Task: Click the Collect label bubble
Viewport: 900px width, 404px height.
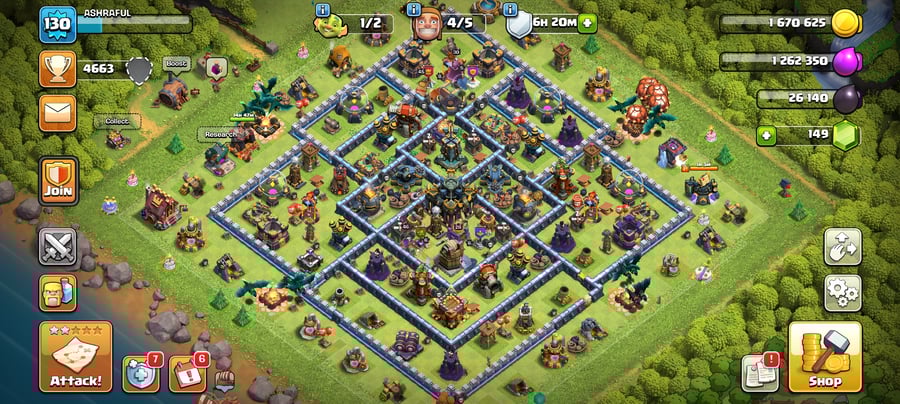Action: point(117,121)
